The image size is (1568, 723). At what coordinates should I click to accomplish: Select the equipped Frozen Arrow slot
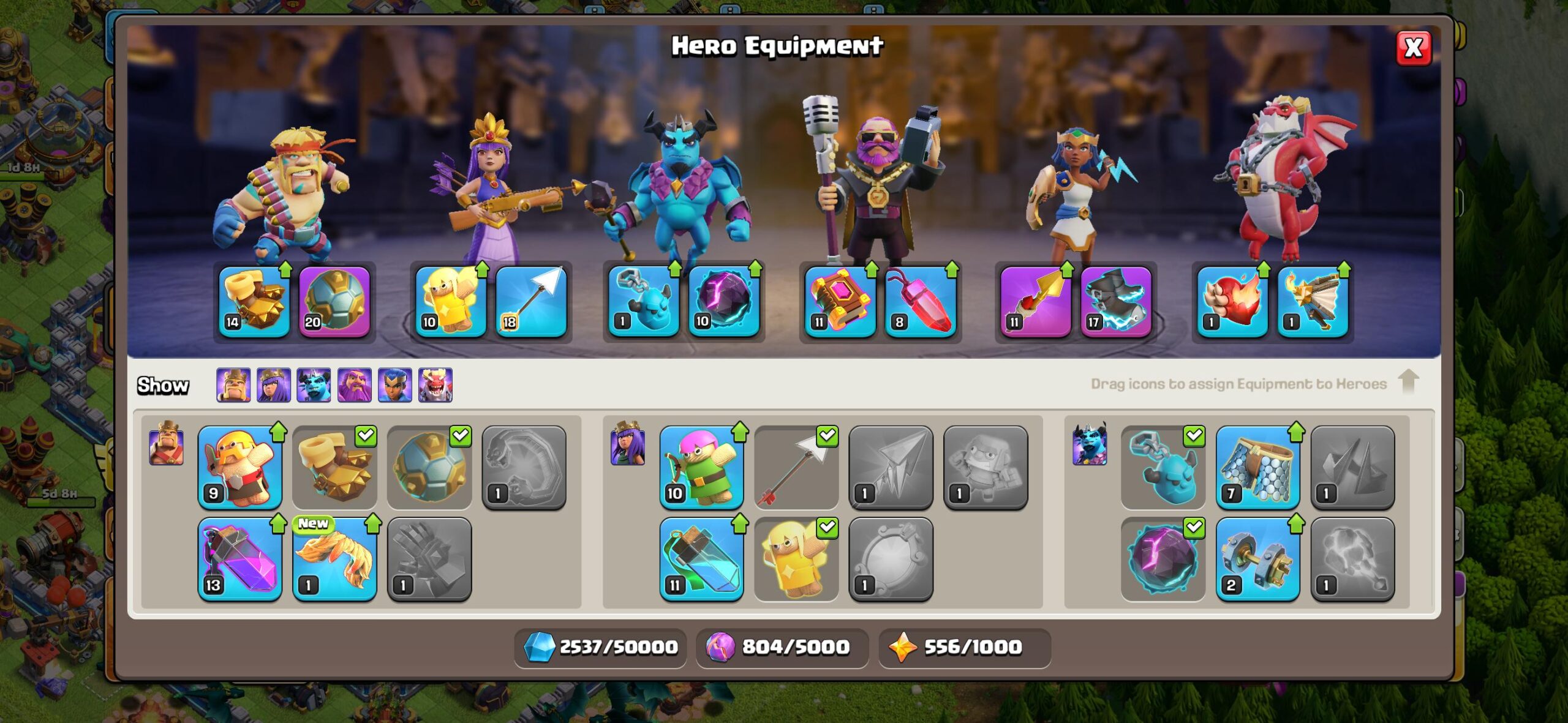530,301
